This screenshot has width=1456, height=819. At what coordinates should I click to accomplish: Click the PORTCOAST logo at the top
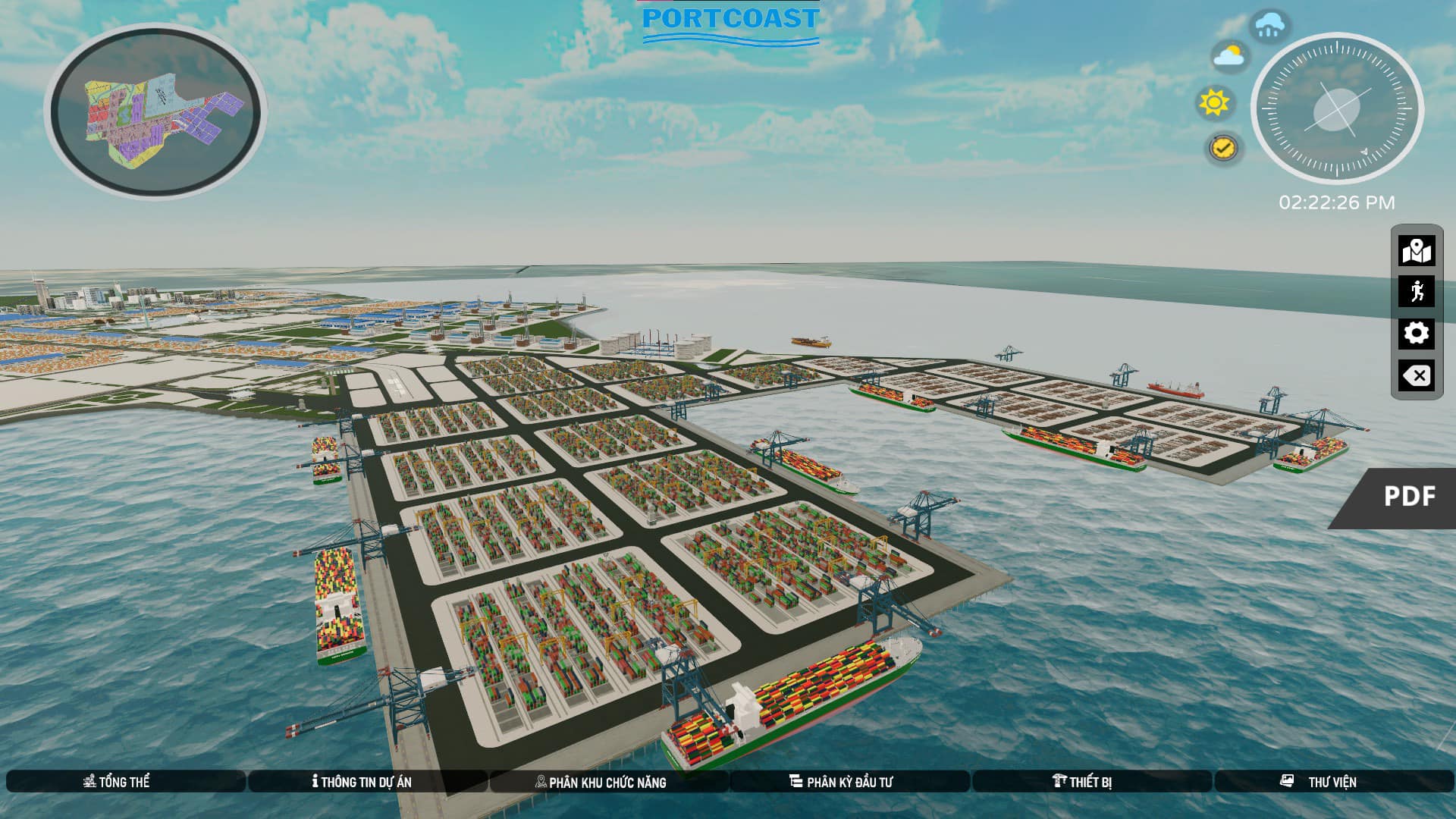pyautogui.click(x=730, y=23)
